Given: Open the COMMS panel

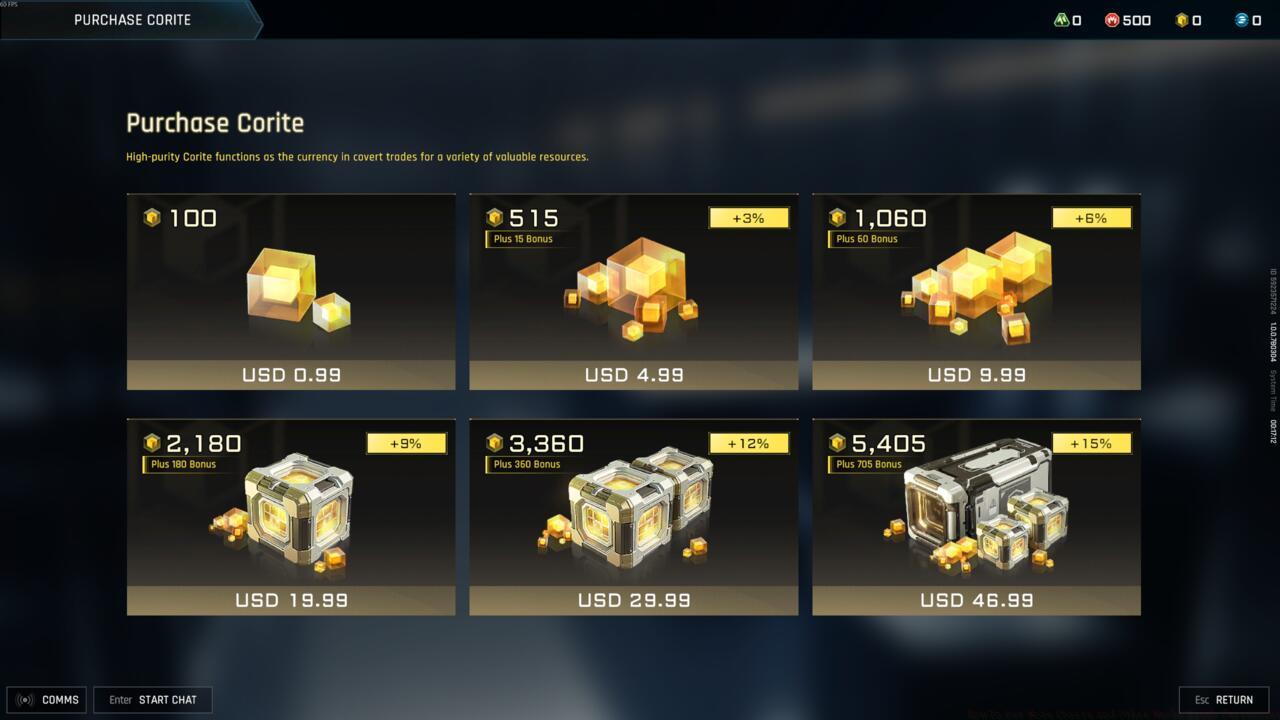Looking at the screenshot, I should coord(47,699).
